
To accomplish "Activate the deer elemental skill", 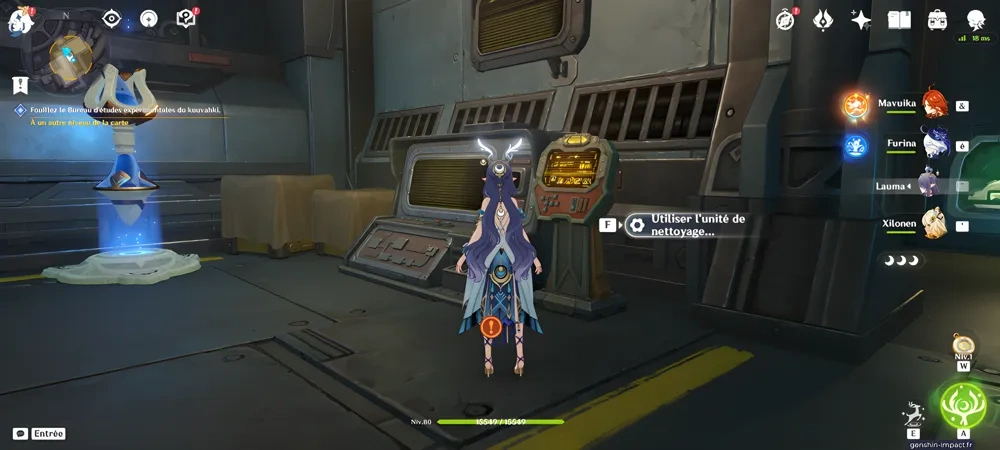I will (912, 413).
